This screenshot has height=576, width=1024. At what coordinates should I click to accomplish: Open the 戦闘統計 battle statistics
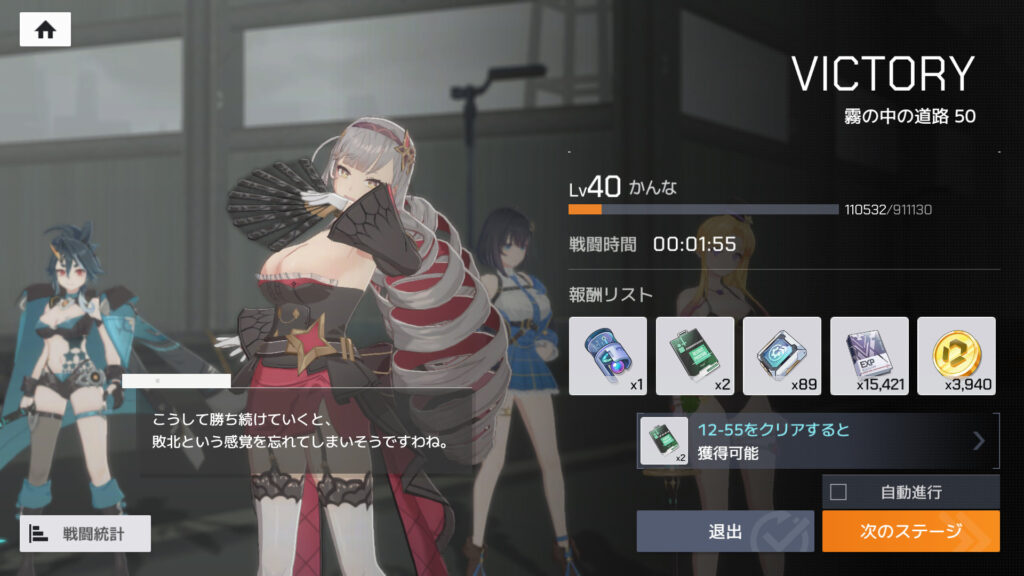click(x=85, y=533)
